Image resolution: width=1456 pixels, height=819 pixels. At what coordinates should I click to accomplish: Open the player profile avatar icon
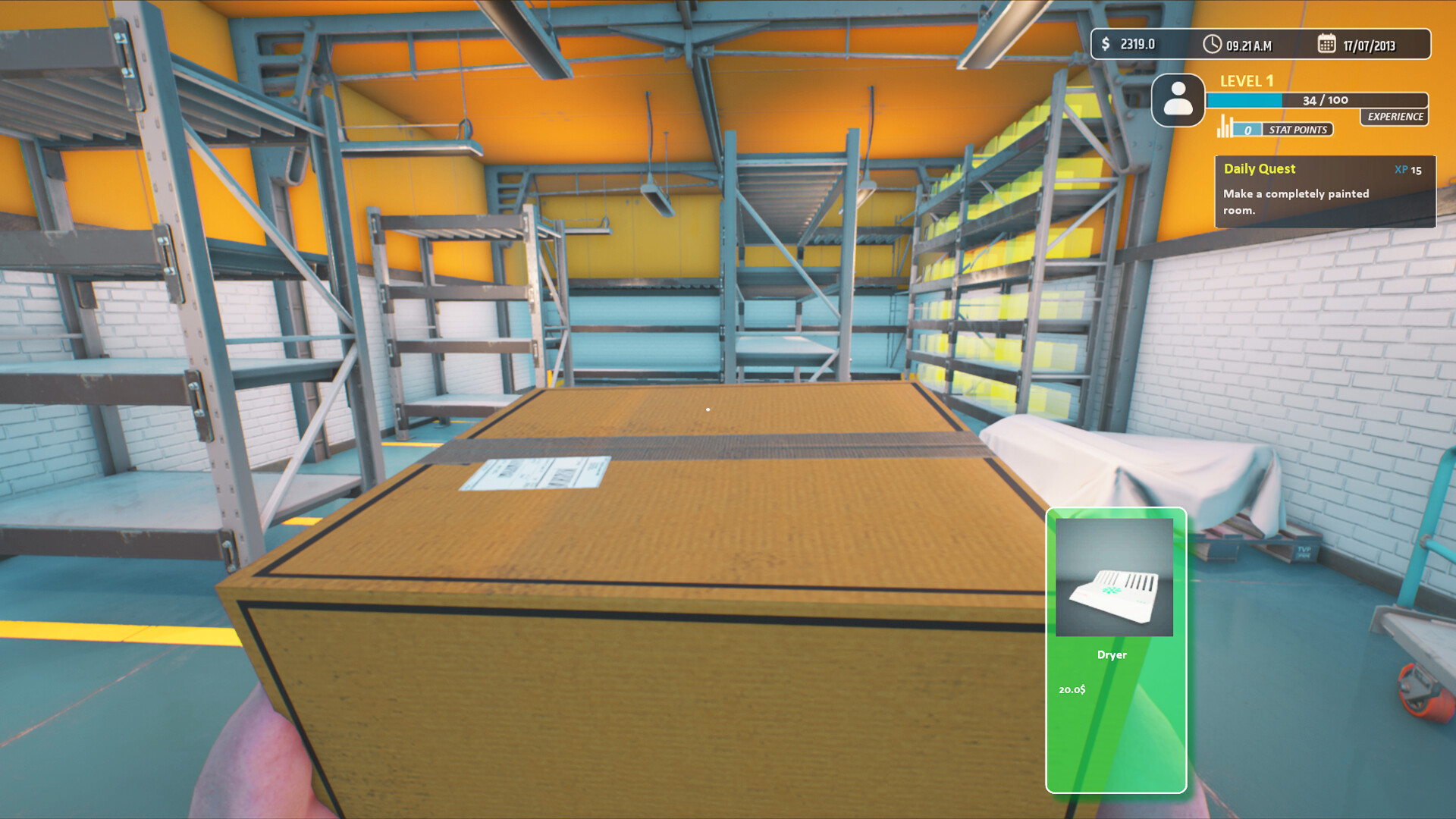[x=1178, y=99]
